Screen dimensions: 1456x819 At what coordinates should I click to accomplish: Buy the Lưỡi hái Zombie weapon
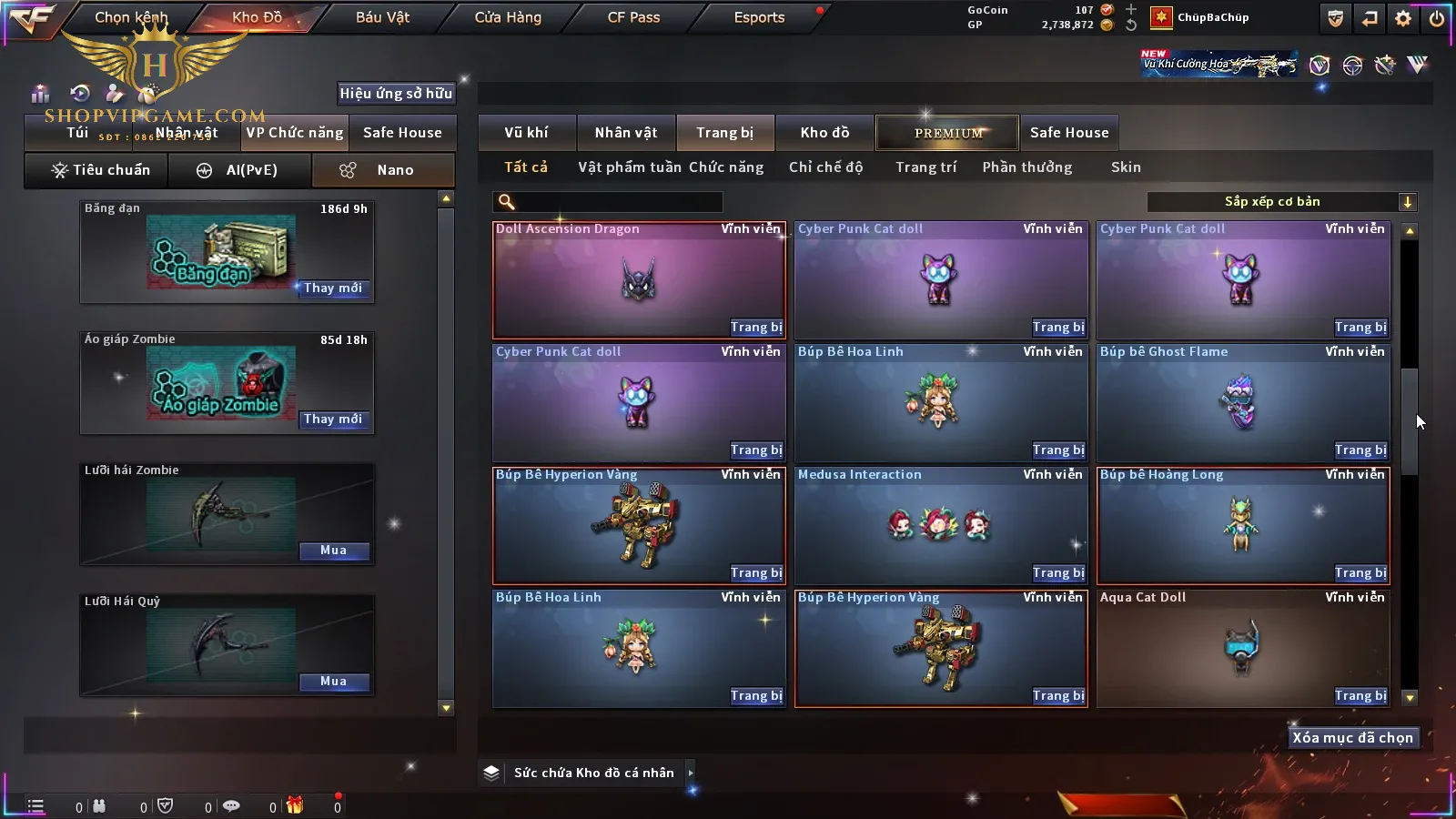(x=333, y=551)
